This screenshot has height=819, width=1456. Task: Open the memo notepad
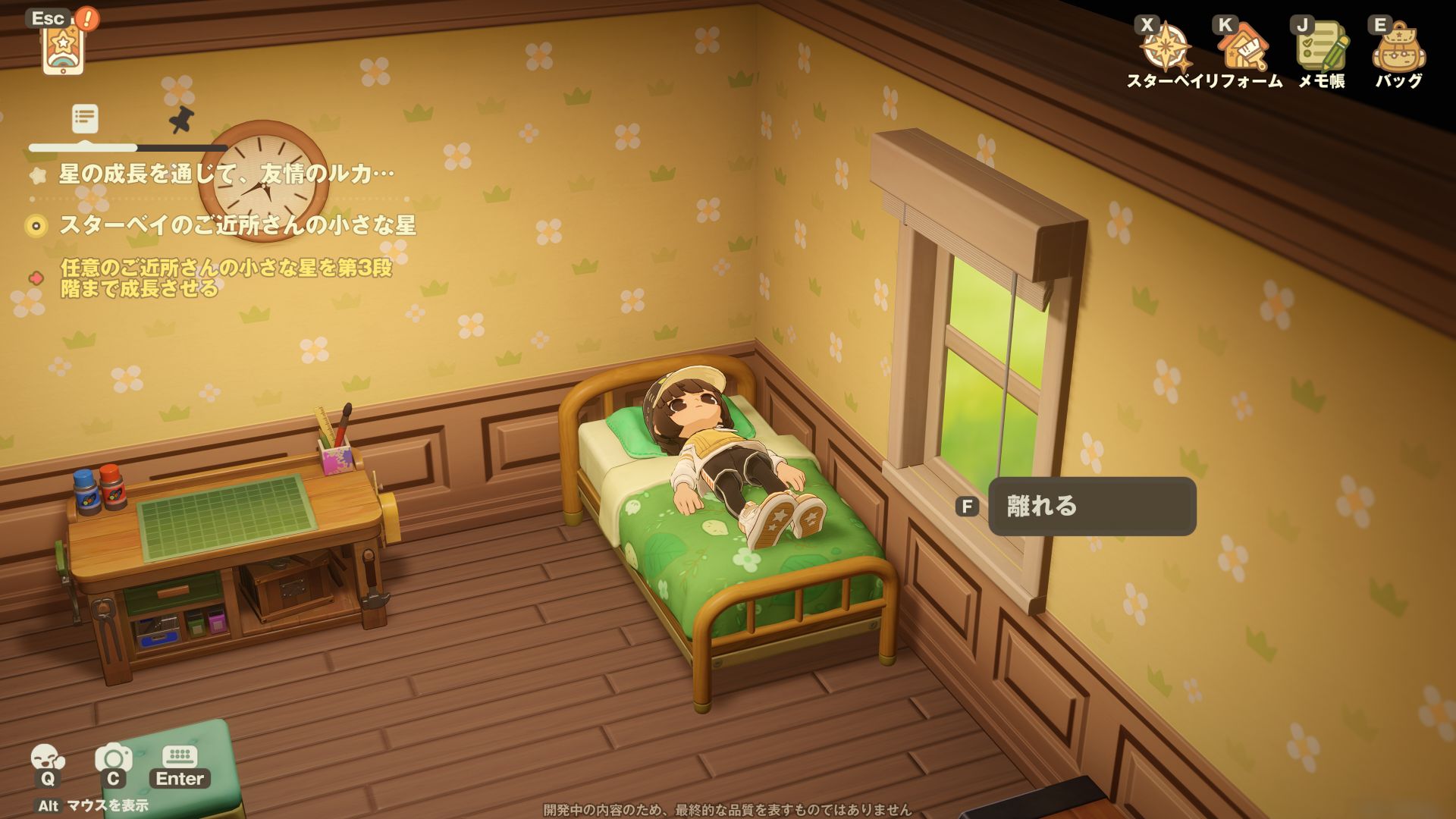1322,49
